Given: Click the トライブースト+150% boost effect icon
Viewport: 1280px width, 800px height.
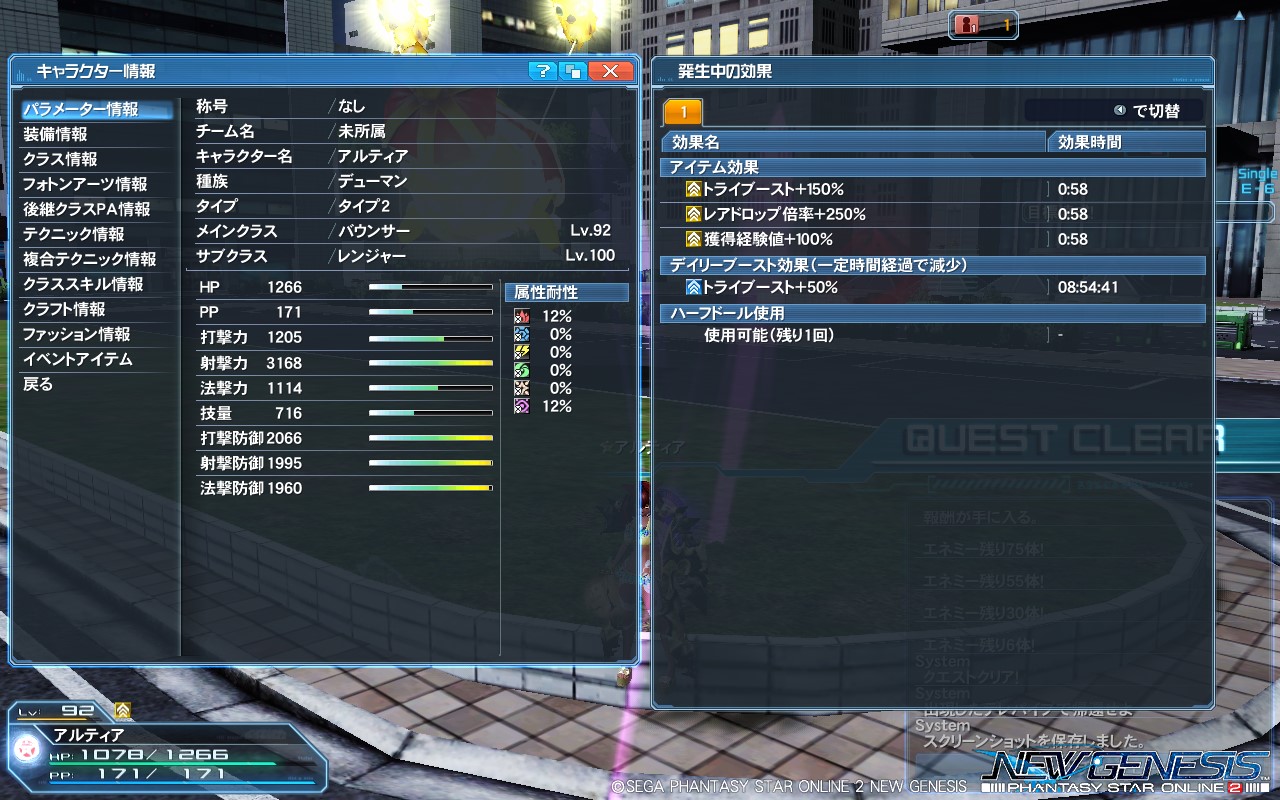Looking at the screenshot, I should click(692, 190).
